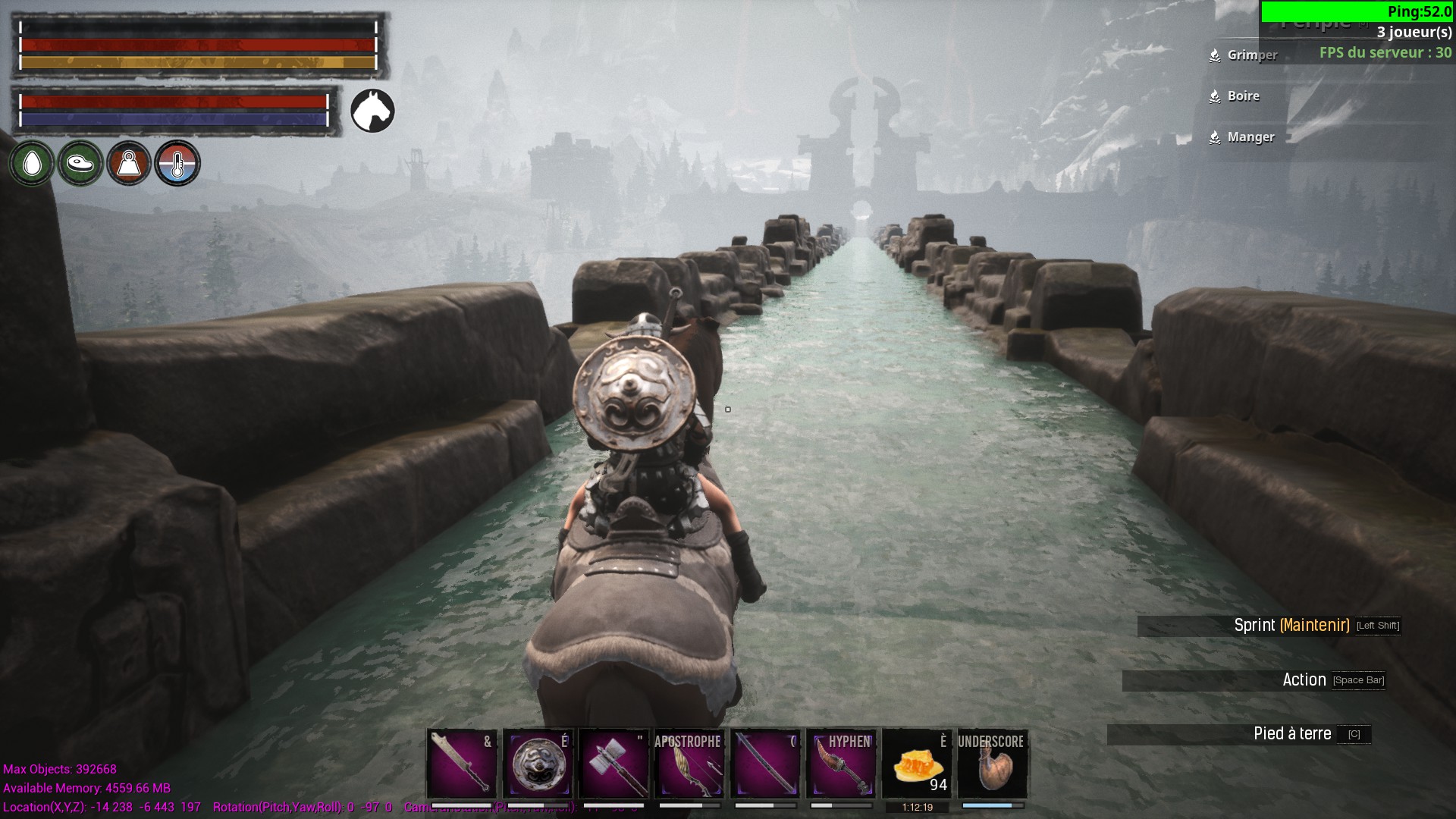Choose the Grimper interaction prompt
The width and height of the screenshot is (1456, 819).
[1251, 55]
